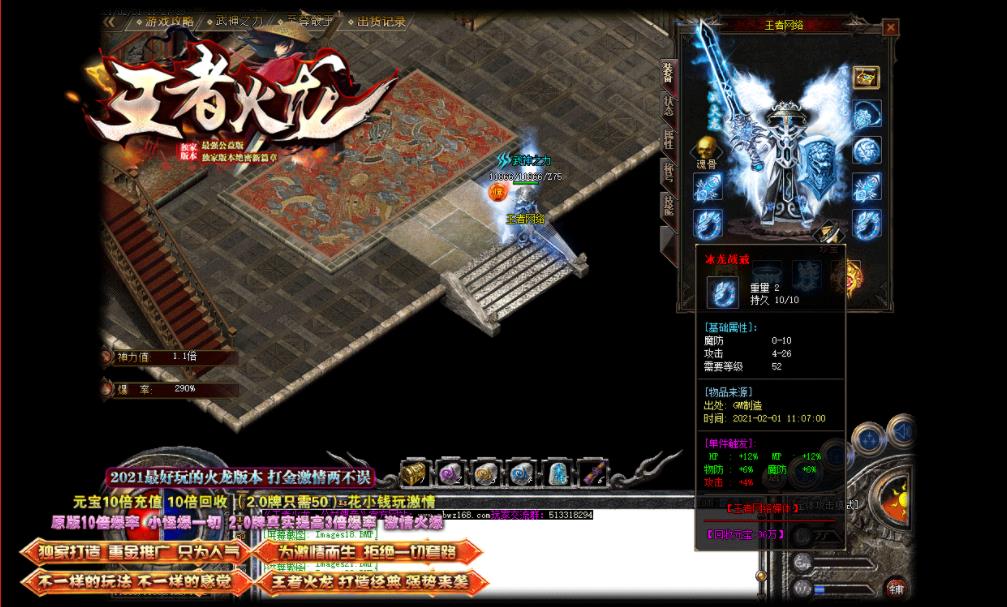Use the golden scroll in the hotbar
Image resolution: width=1007 pixels, height=607 pixels.
point(484,472)
